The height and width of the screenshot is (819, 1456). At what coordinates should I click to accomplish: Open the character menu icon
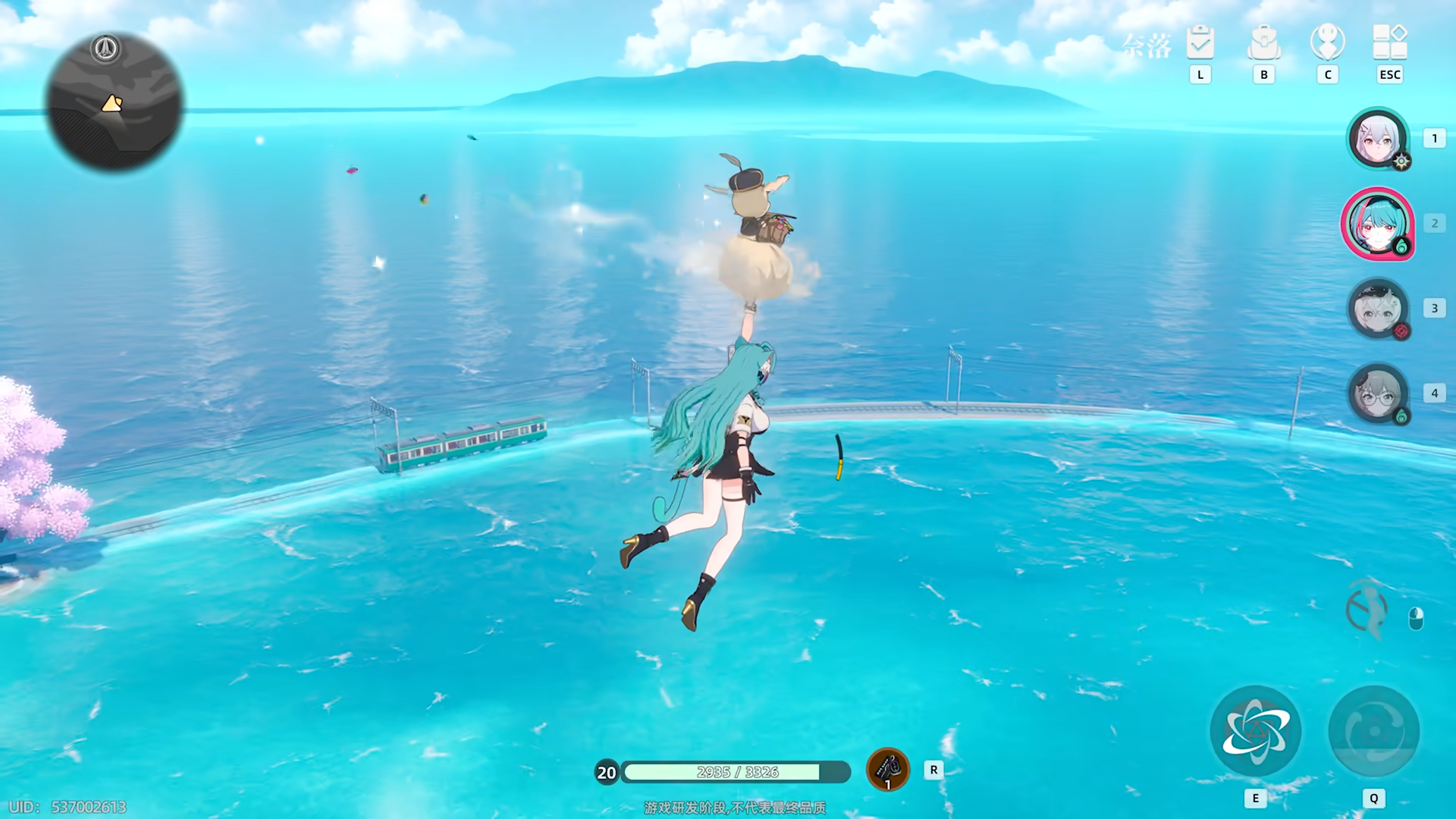click(1327, 42)
